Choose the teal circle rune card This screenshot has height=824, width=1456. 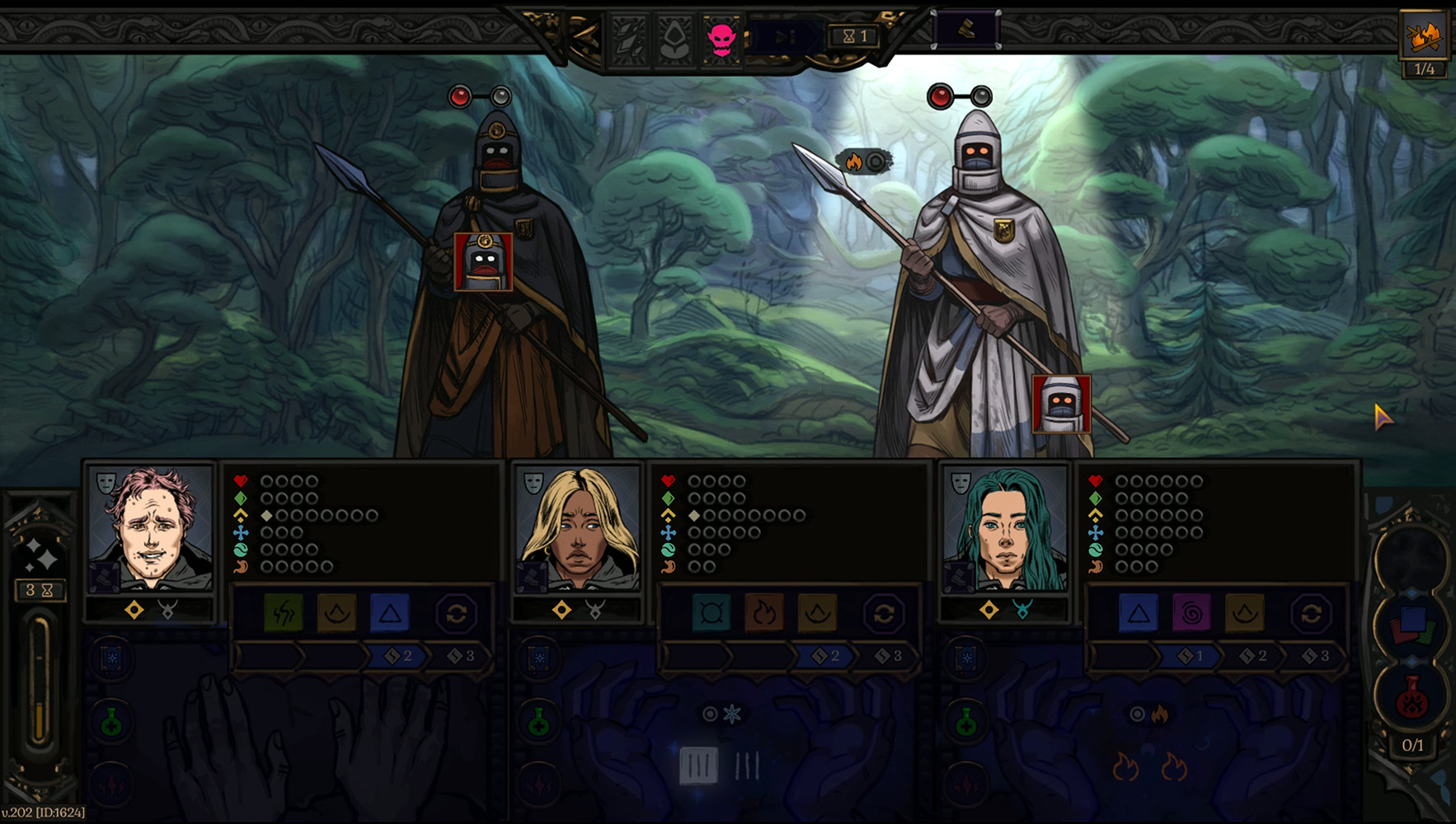712,614
